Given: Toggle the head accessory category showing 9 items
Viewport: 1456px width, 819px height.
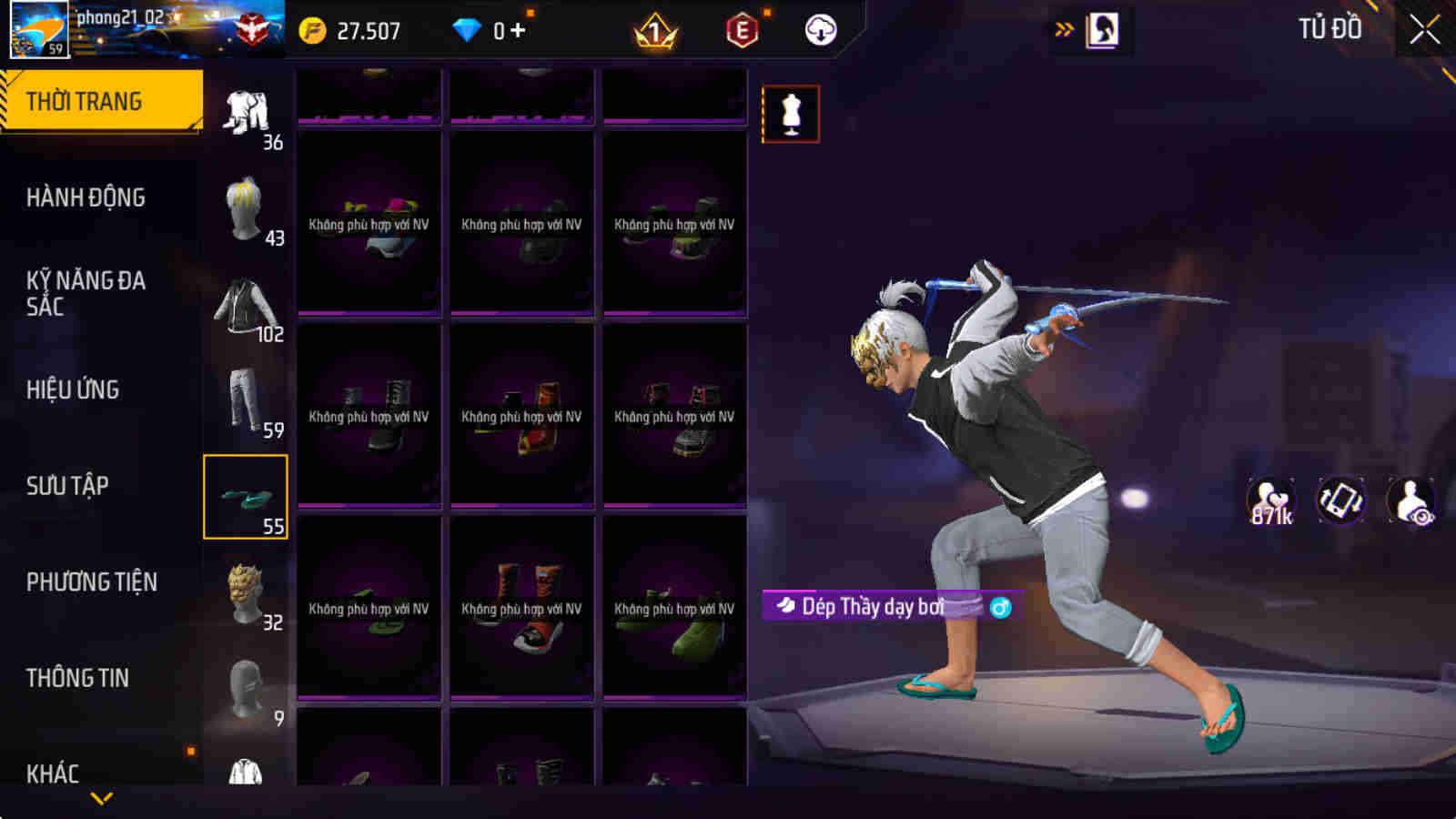Looking at the screenshot, I should coord(244,687).
